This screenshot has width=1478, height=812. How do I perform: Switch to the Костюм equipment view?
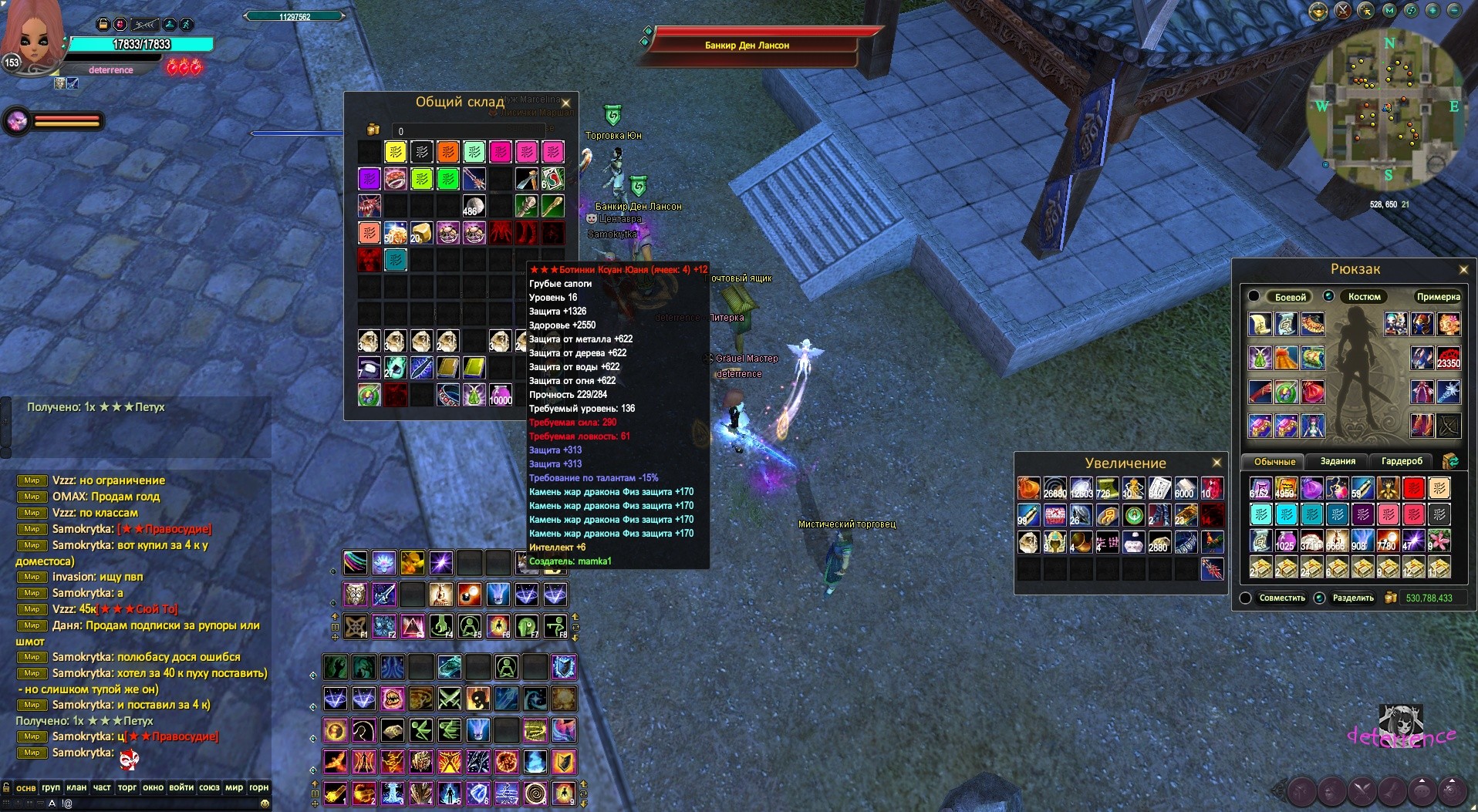tap(1364, 297)
